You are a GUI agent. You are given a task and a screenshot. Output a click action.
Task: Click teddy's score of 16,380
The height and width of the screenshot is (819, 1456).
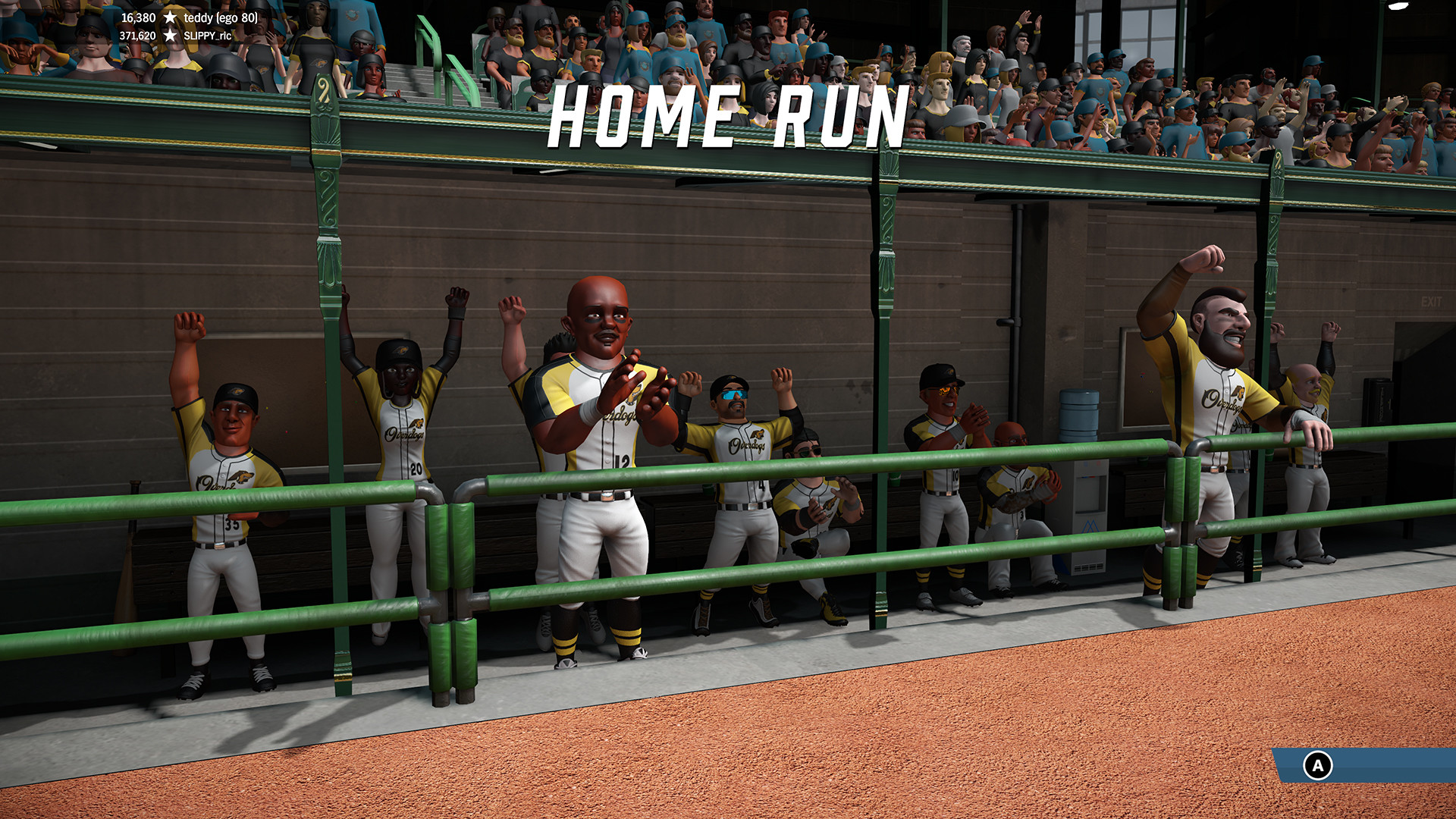pyautogui.click(x=140, y=17)
